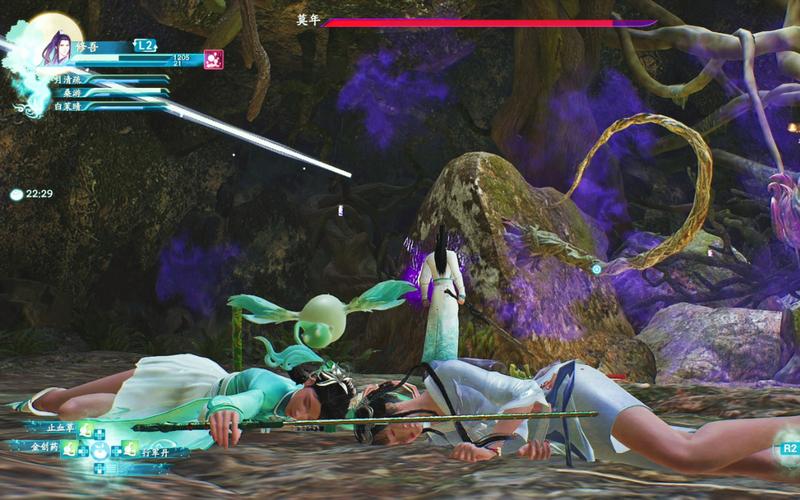Image resolution: width=800 pixels, height=500 pixels.
Task: Click the pink status effect icon
Action: click(213, 59)
